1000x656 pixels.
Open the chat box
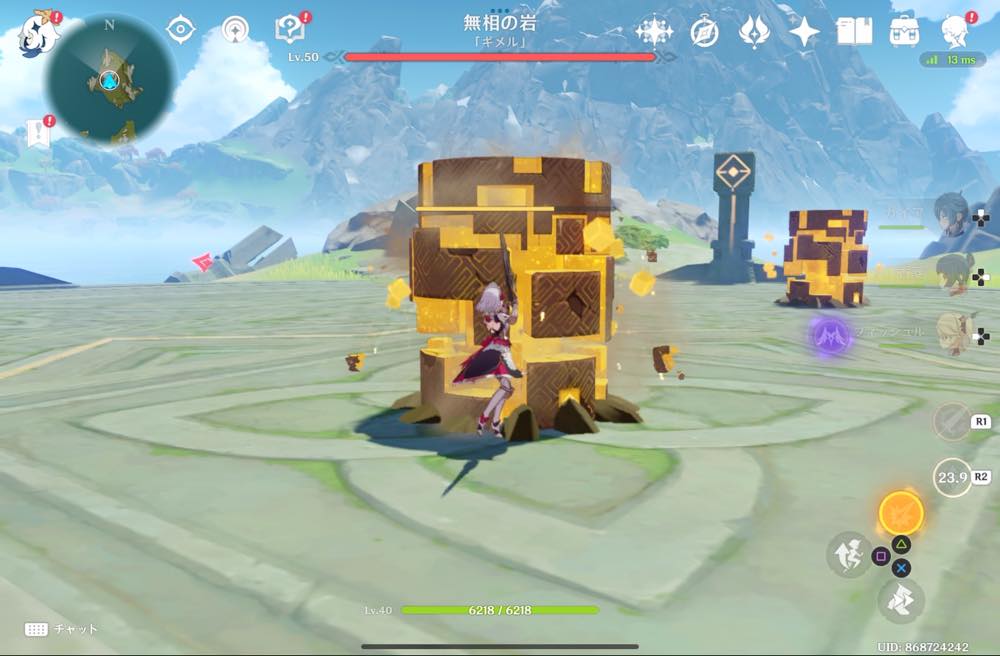[x=60, y=629]
